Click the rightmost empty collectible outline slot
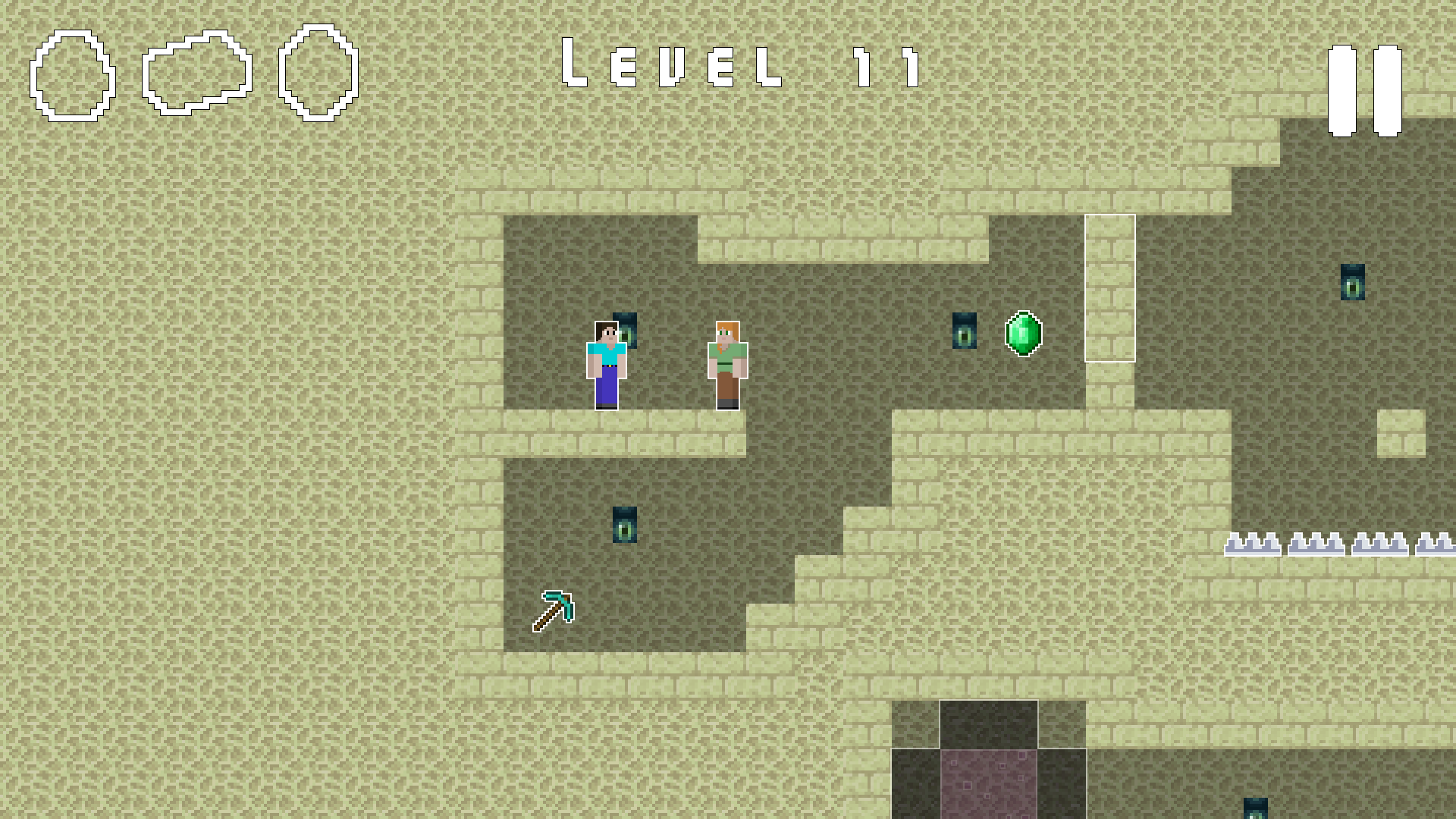 [317, 72]
